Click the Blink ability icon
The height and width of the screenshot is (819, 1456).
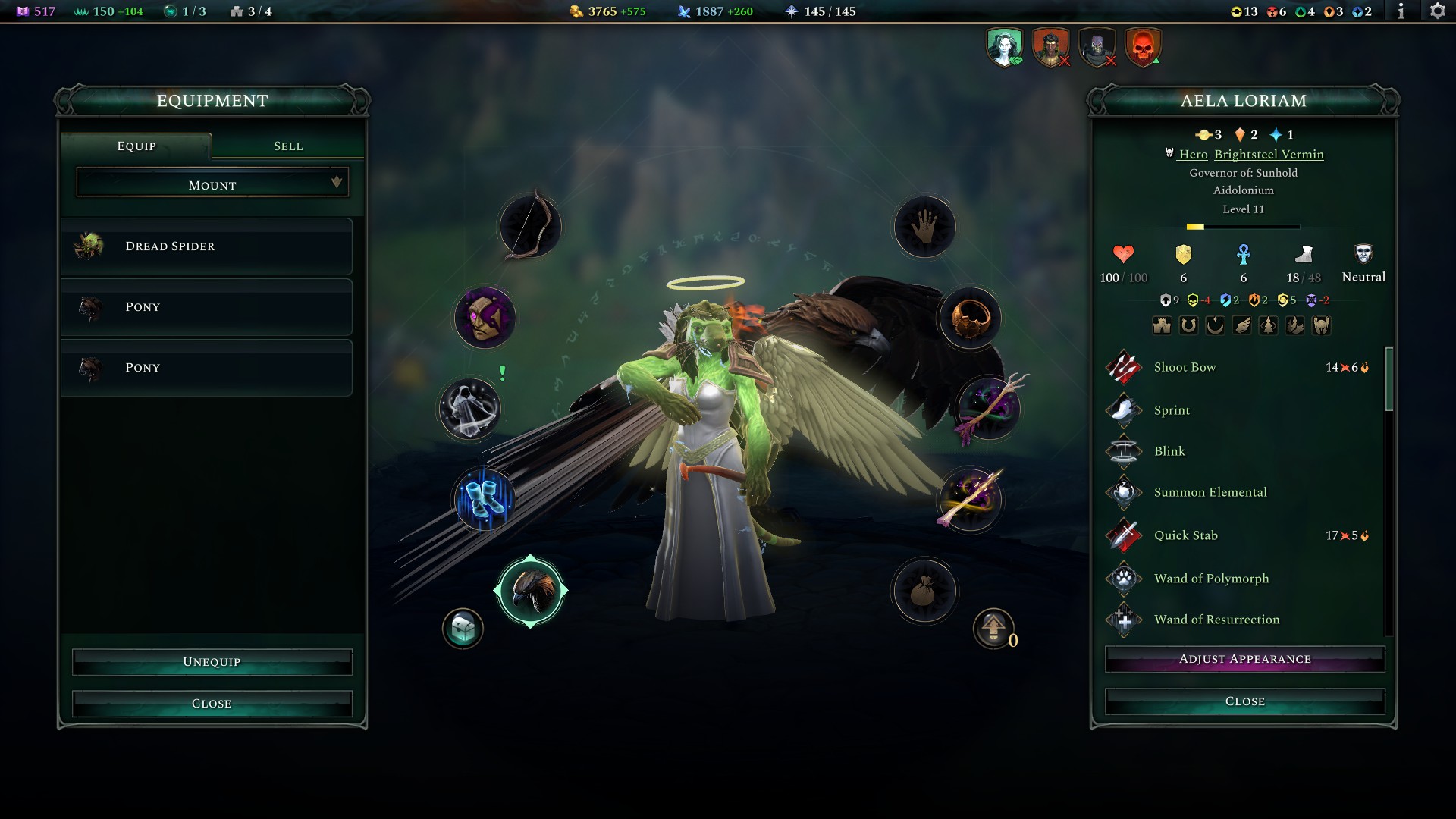click(1123, 450)
